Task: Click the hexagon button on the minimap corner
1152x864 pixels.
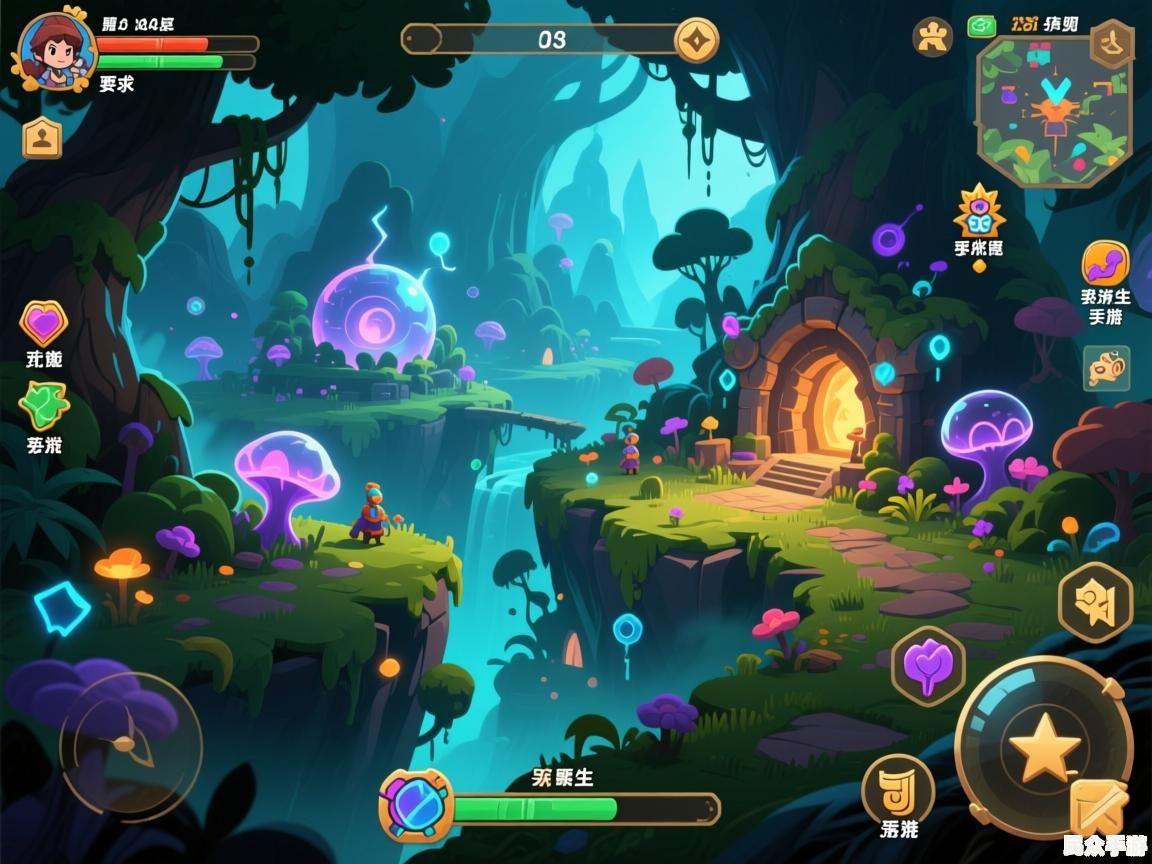Action: (1111, 44)
